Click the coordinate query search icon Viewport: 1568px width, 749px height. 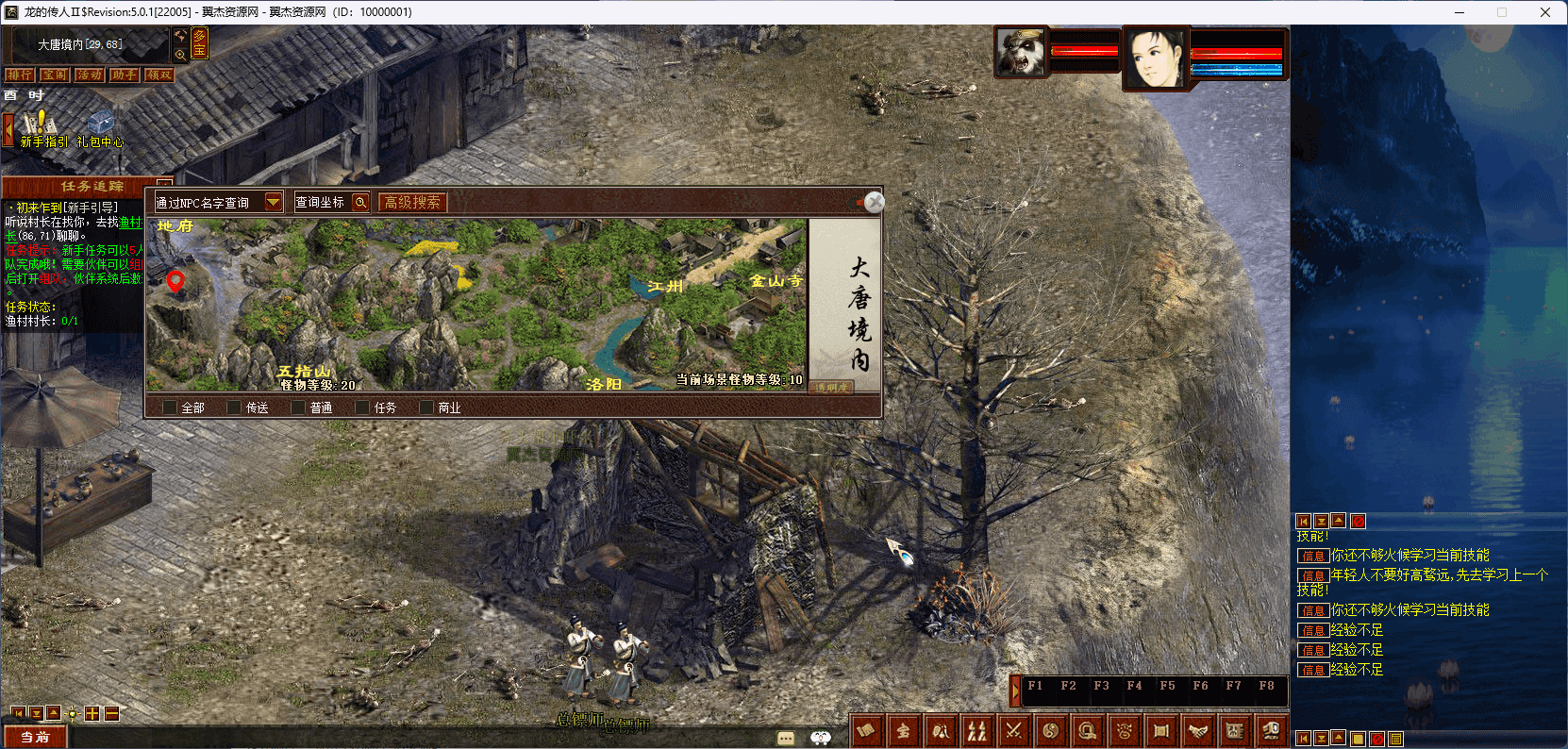coord(359,202)
